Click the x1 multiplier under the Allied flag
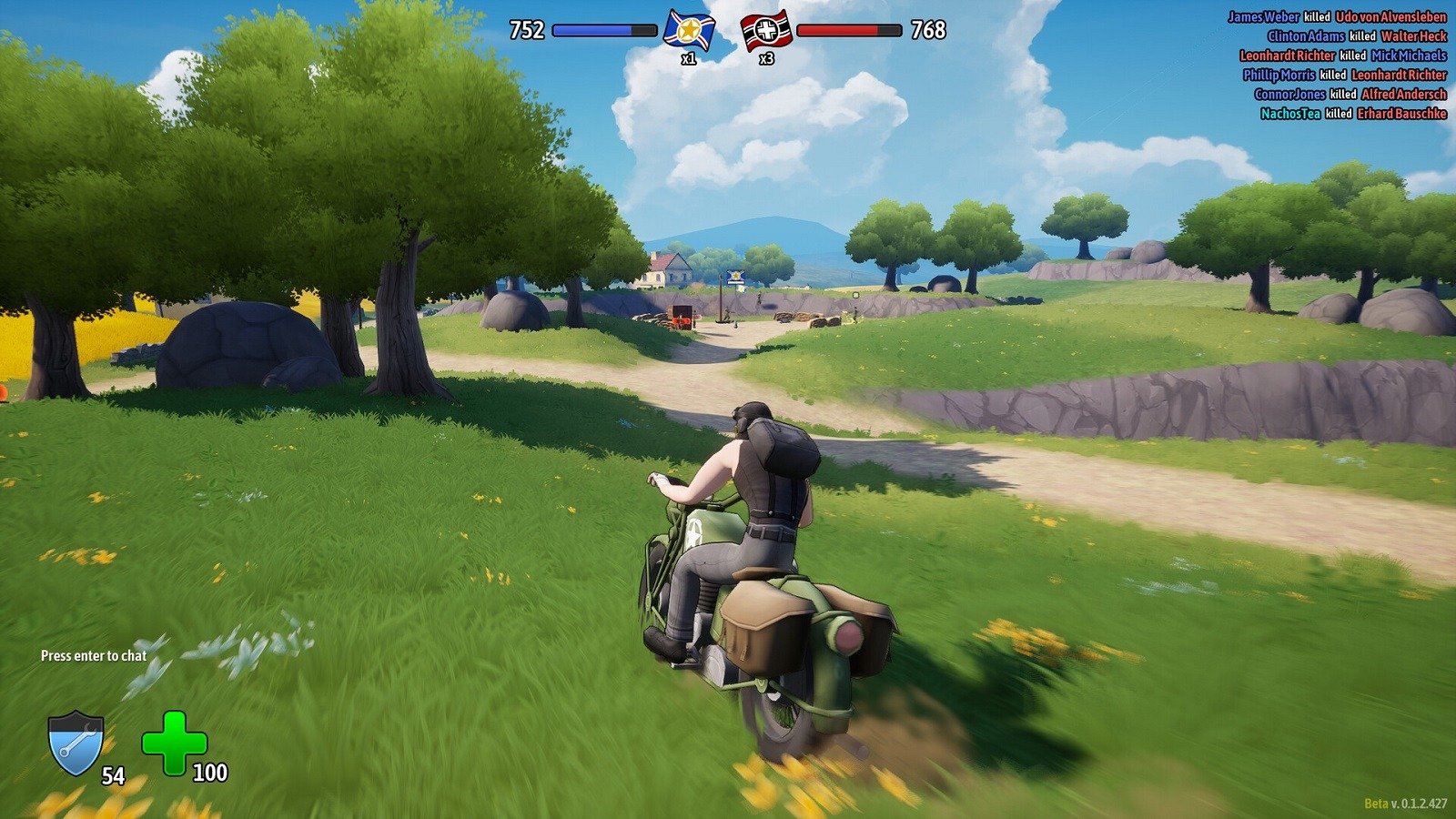This screenshot has width=1456, height=819. point(691,57)
